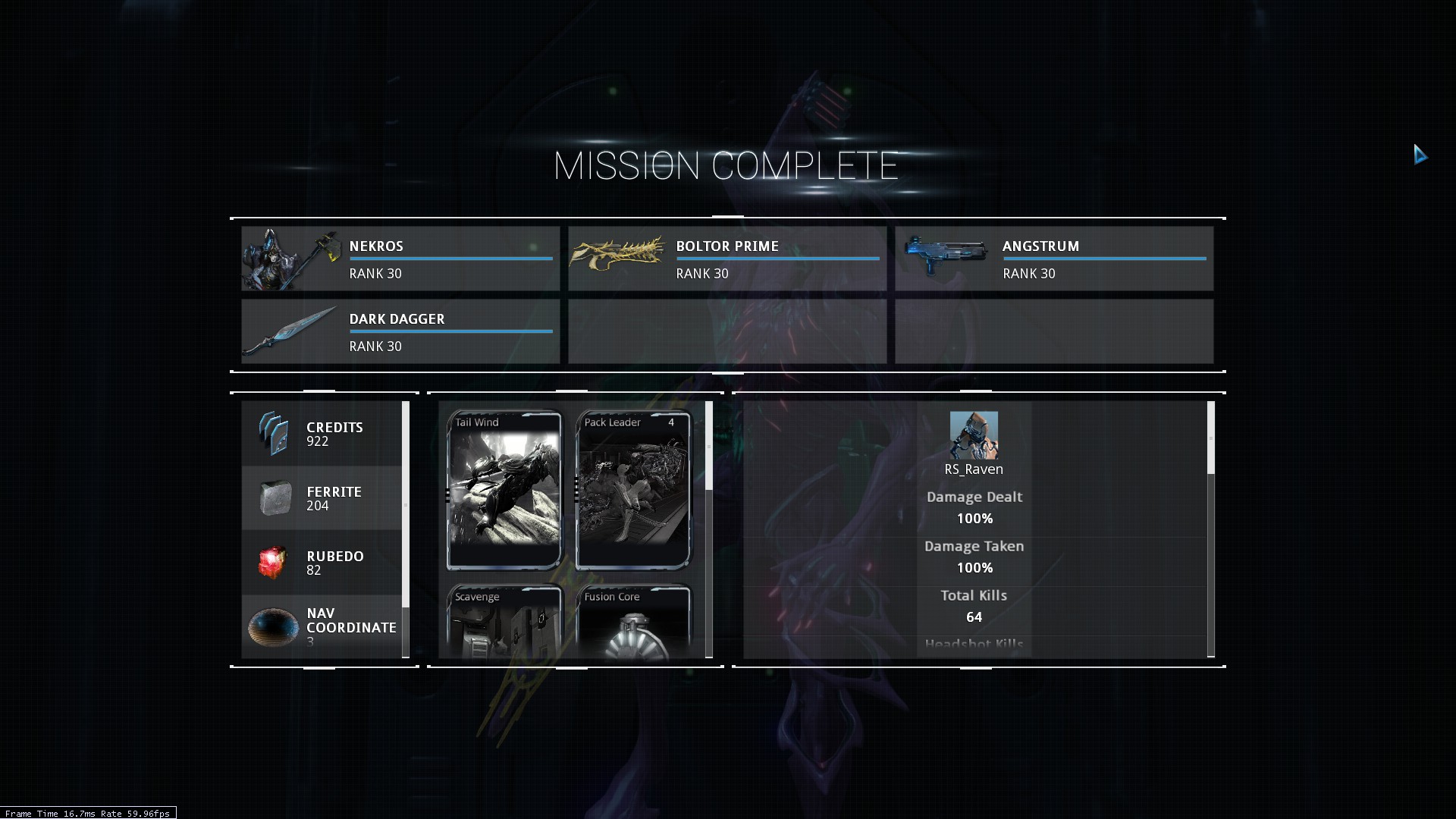Click the mod rewards scrollbar
This screenshot has height=819, width=1456.
(x=709, y=446)
